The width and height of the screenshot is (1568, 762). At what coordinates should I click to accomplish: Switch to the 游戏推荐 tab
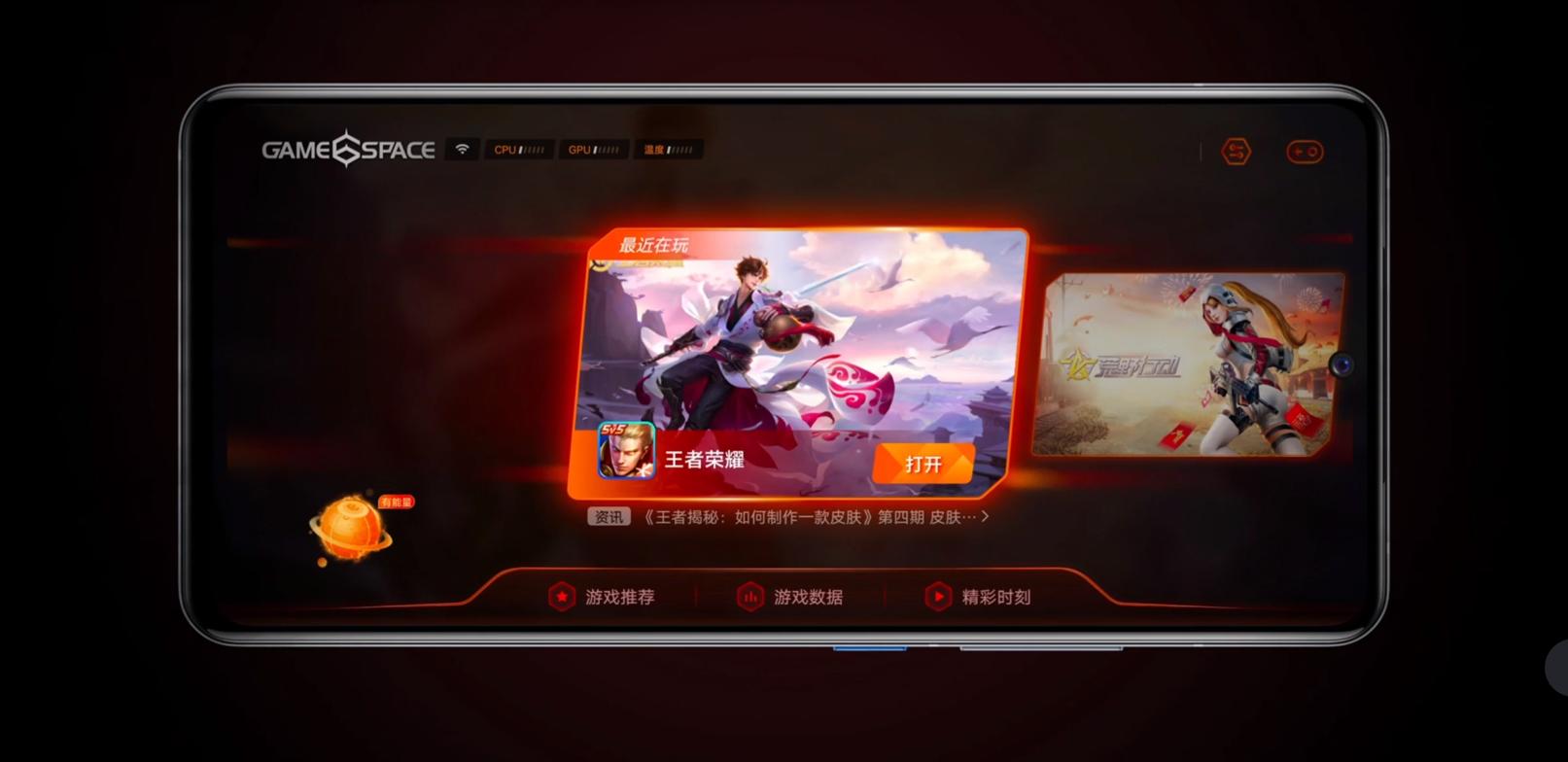(x=619, y=597)
